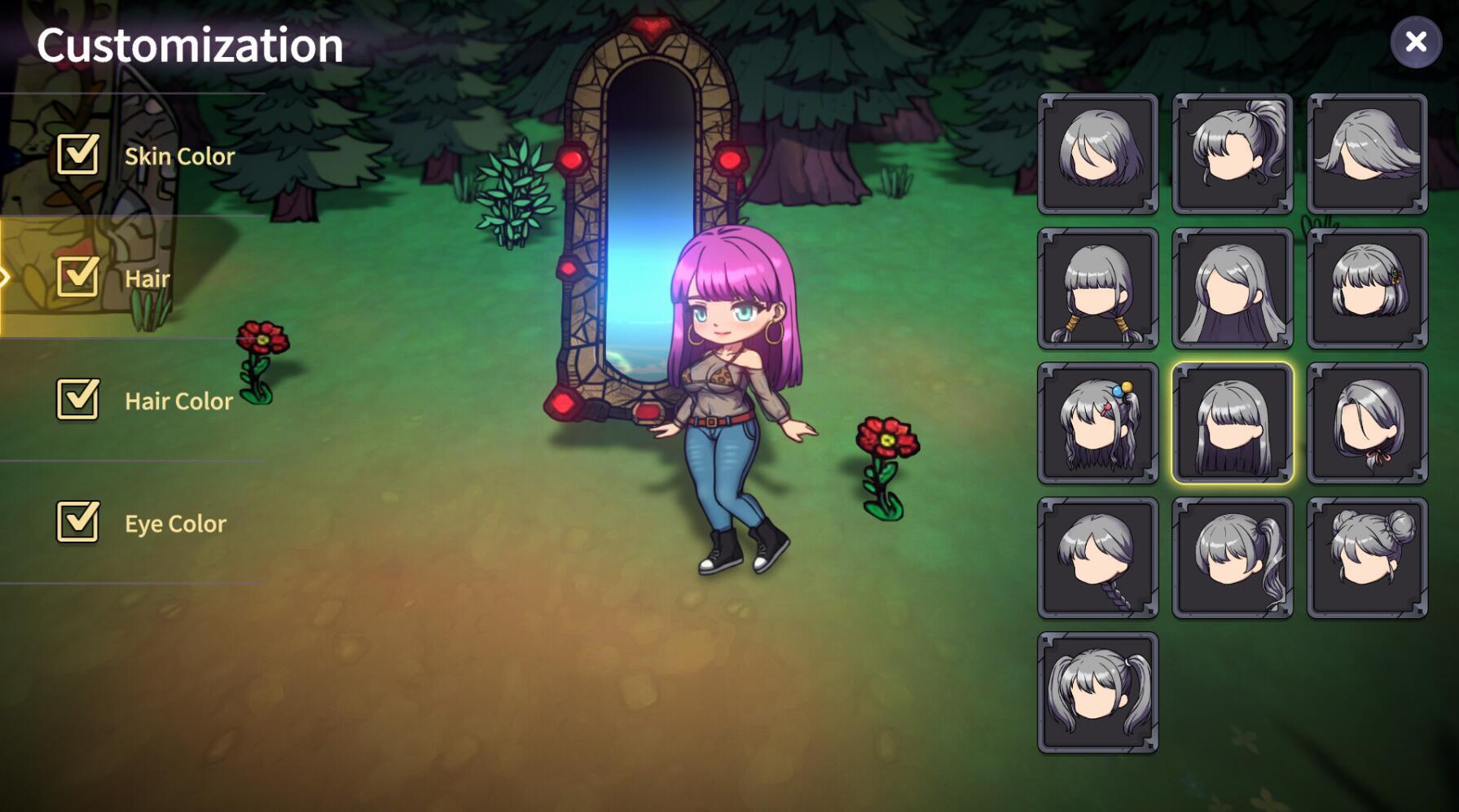Switch to the Eye Color category

point(176,523)
